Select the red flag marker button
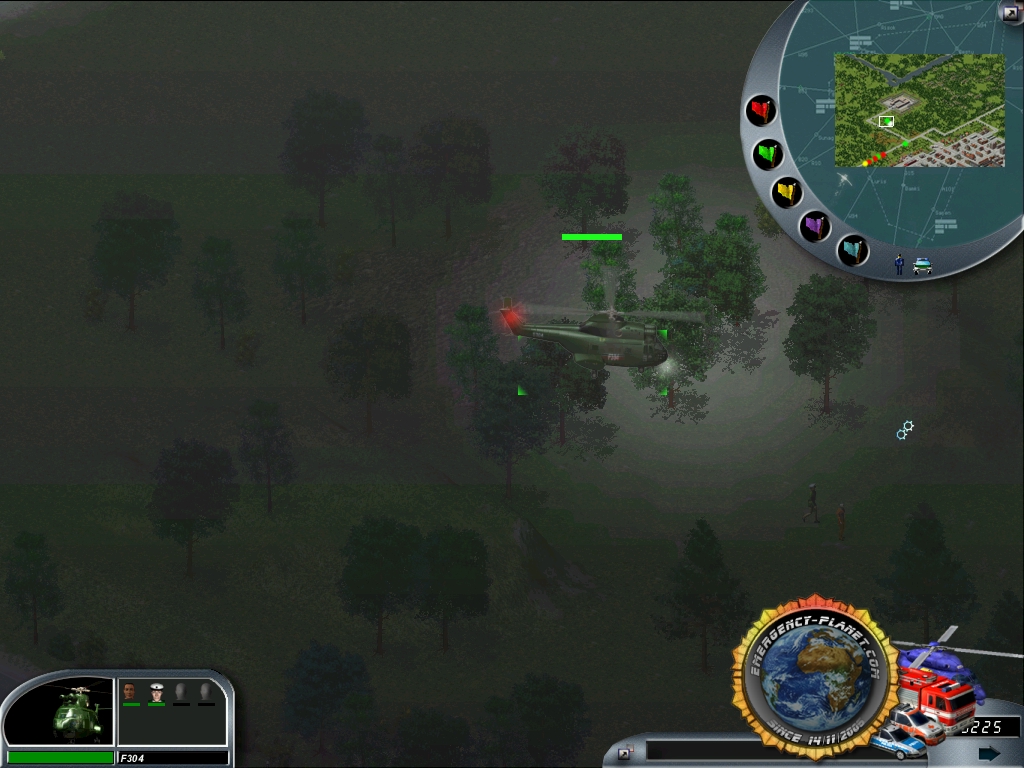 (762, 109)
